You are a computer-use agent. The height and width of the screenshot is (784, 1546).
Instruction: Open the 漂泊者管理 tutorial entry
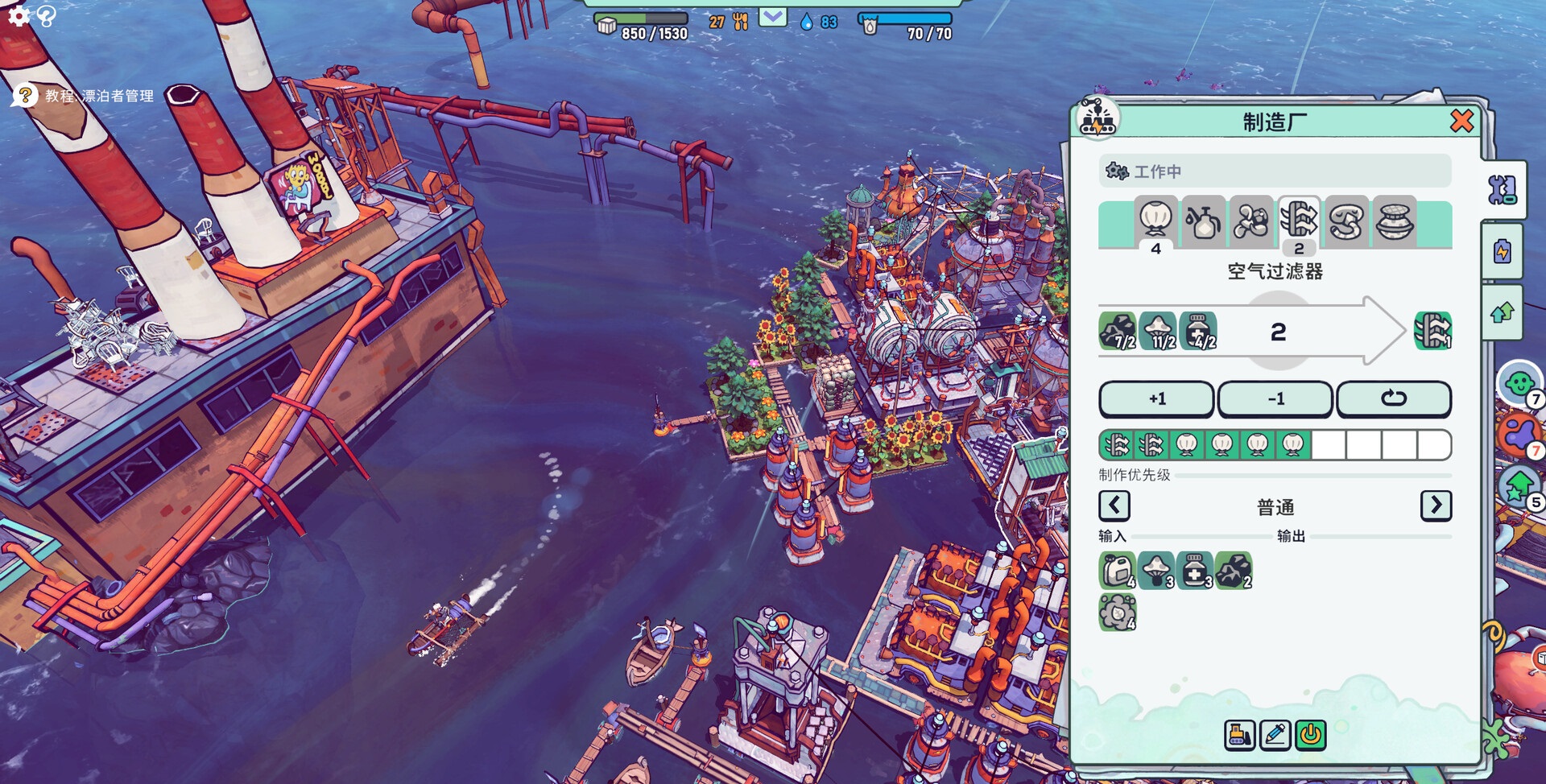(x=98, y=96)
